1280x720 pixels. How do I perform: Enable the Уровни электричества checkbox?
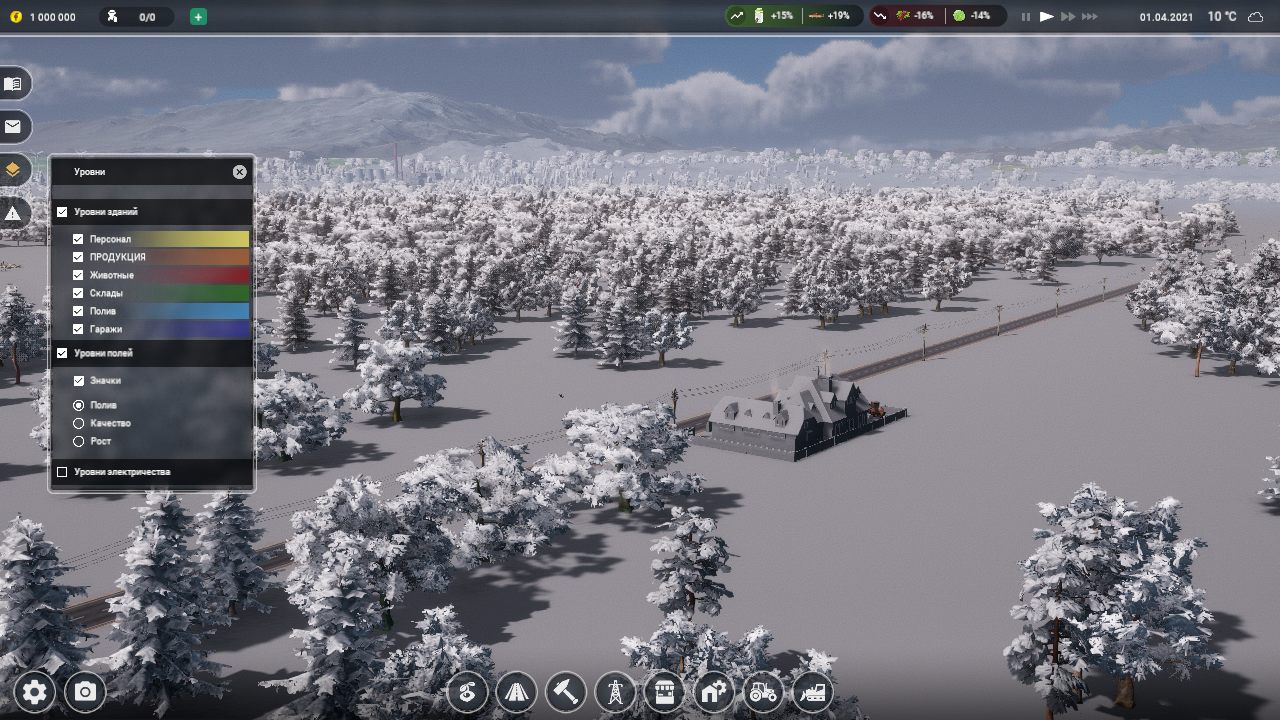point(64,470)
